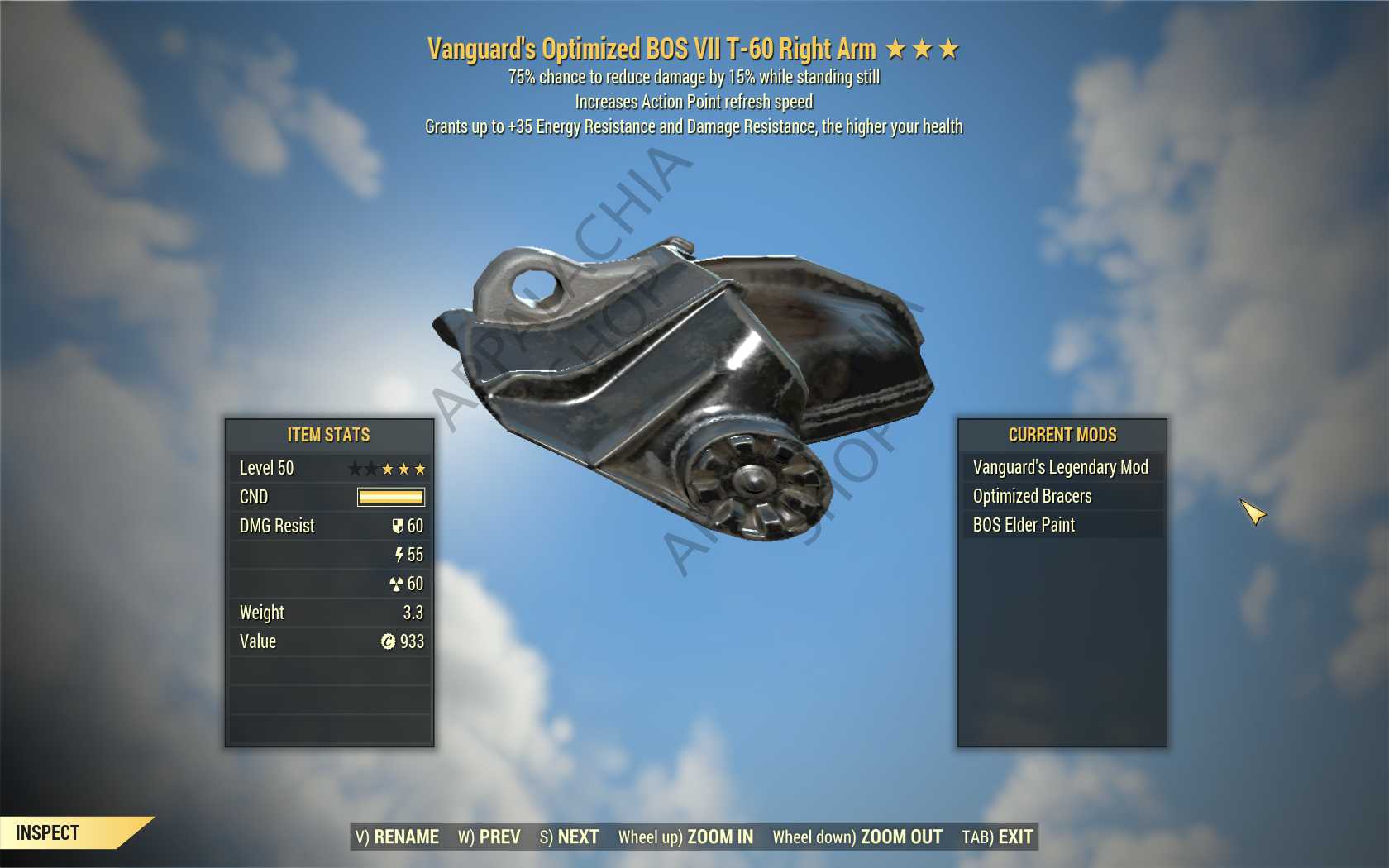Show the NEXT item
Viewport: 1389px width, 868px height.
569,837
